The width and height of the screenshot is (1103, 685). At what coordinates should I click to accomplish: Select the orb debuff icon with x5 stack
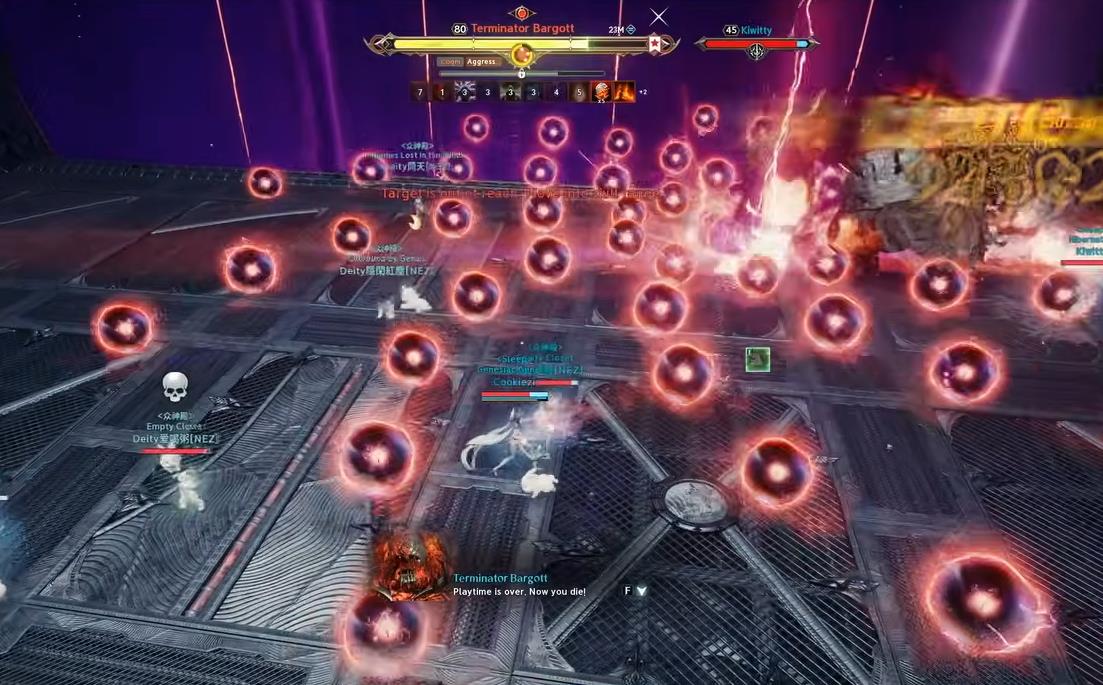coord(602,92)
